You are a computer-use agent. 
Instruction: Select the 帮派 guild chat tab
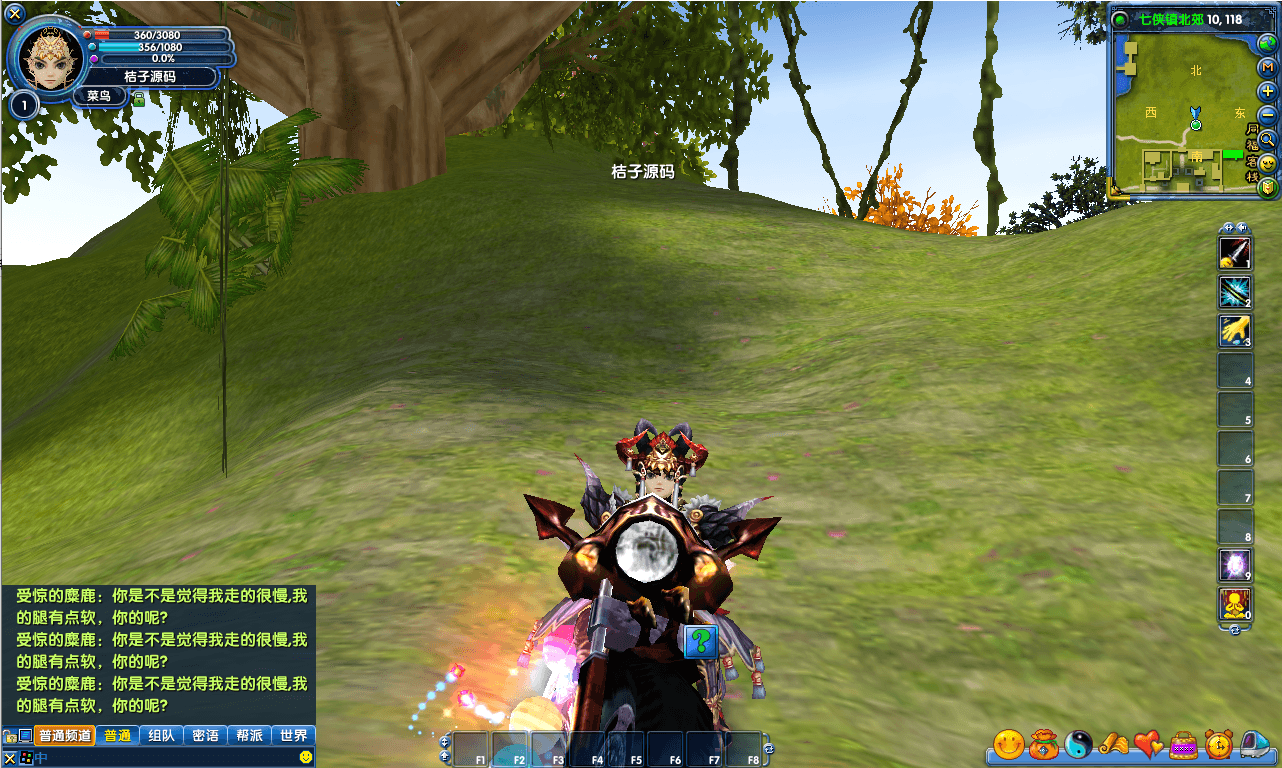coord(249,736)
